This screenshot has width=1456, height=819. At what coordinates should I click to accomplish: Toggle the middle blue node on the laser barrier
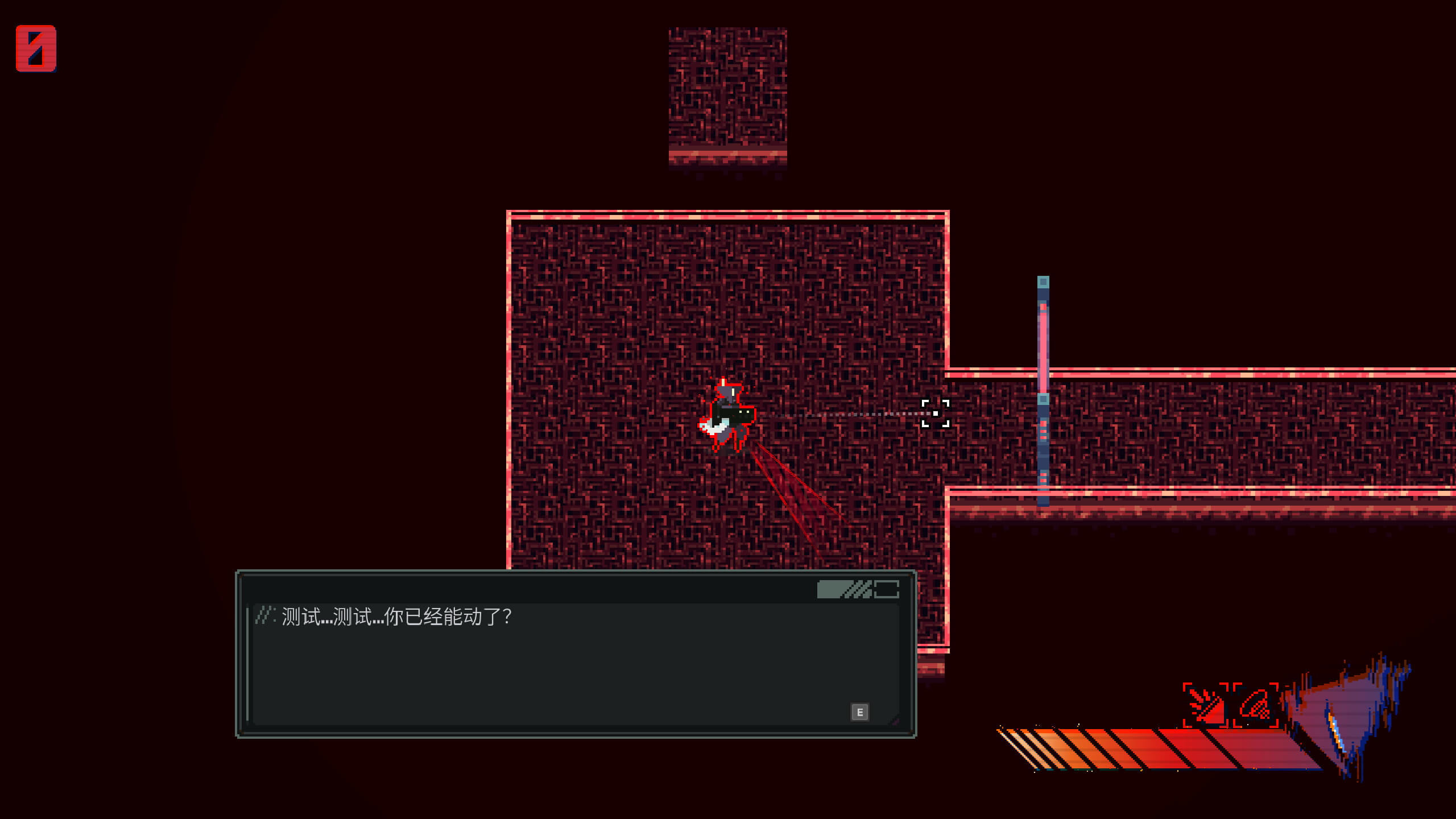1044,398
